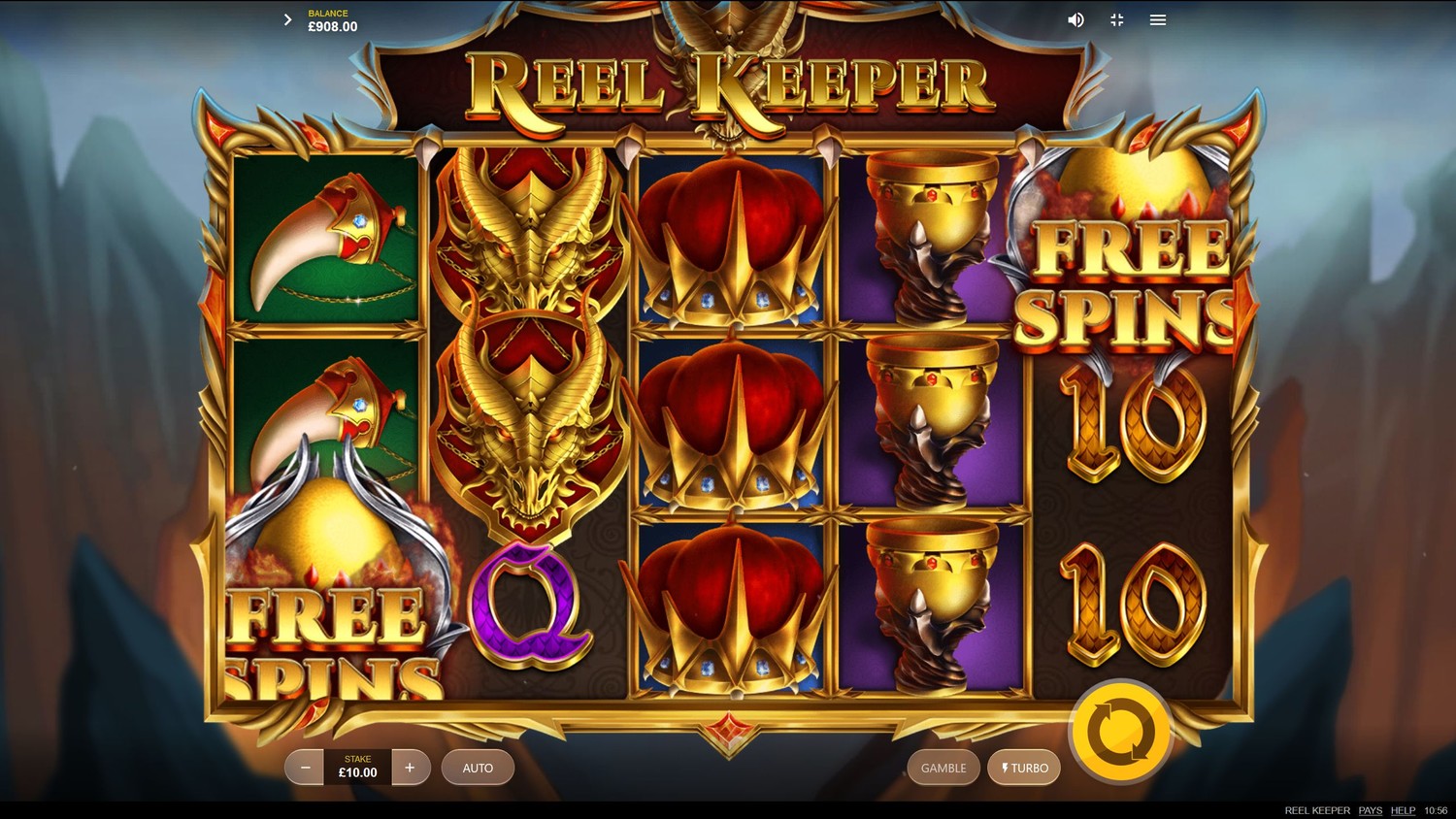This screenshot has height=819, width=1456.
Task: Open the Help page
Action: (x=1403, y=810)
